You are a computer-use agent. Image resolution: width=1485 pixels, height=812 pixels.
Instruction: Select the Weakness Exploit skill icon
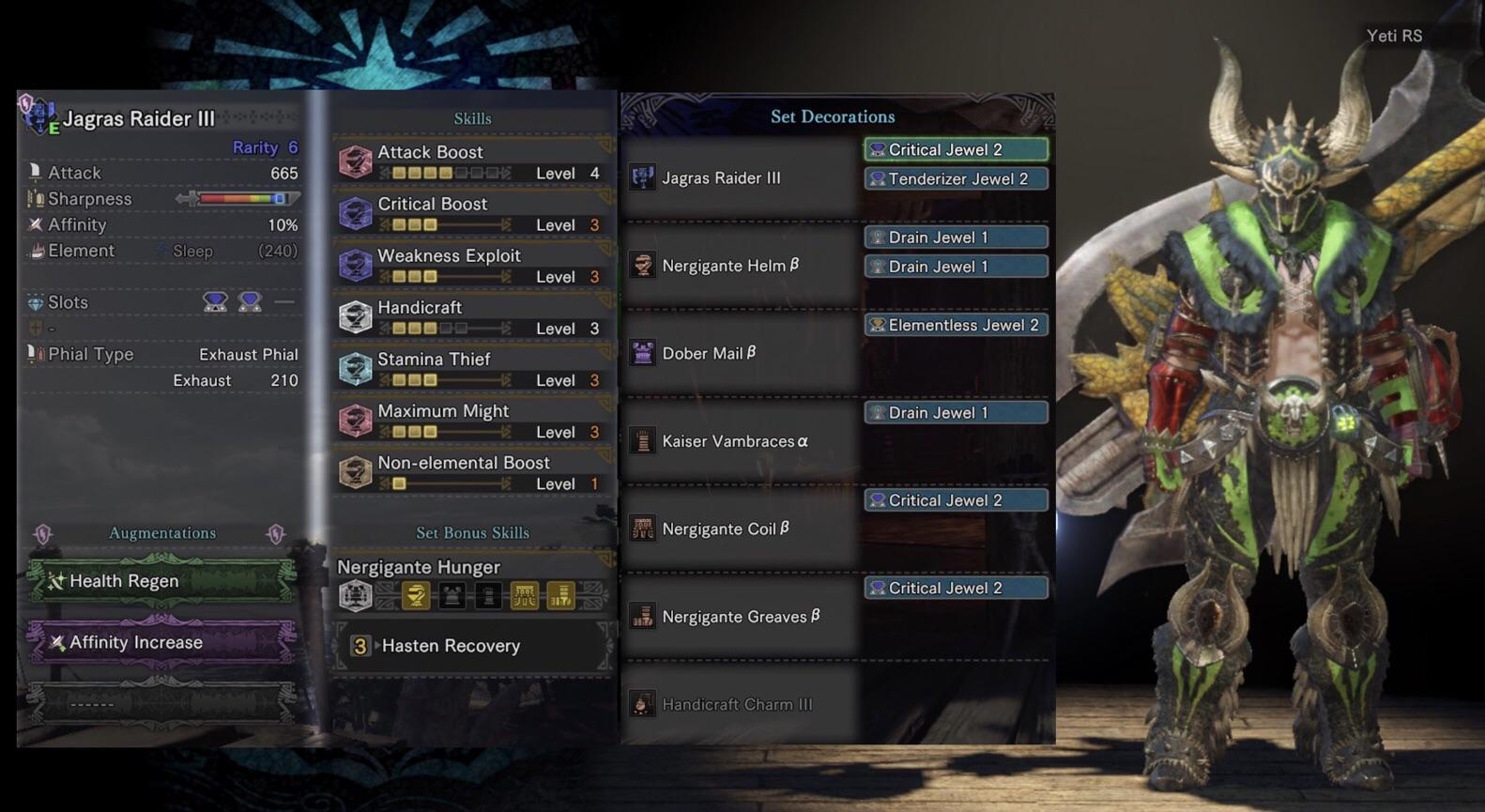(x=355, y=265)
